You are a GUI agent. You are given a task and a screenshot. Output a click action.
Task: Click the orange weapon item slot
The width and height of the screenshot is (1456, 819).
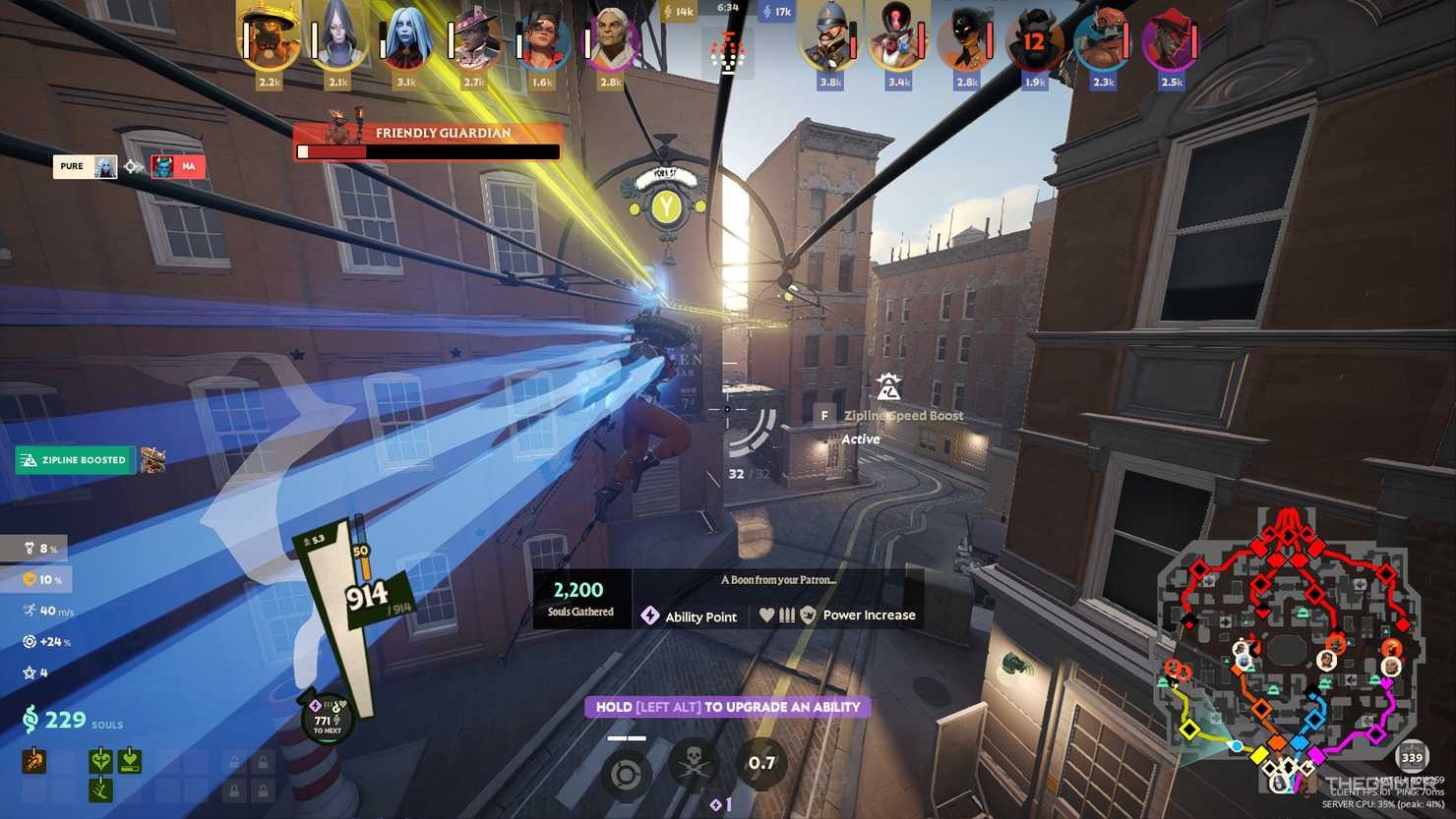click(34, 760)
